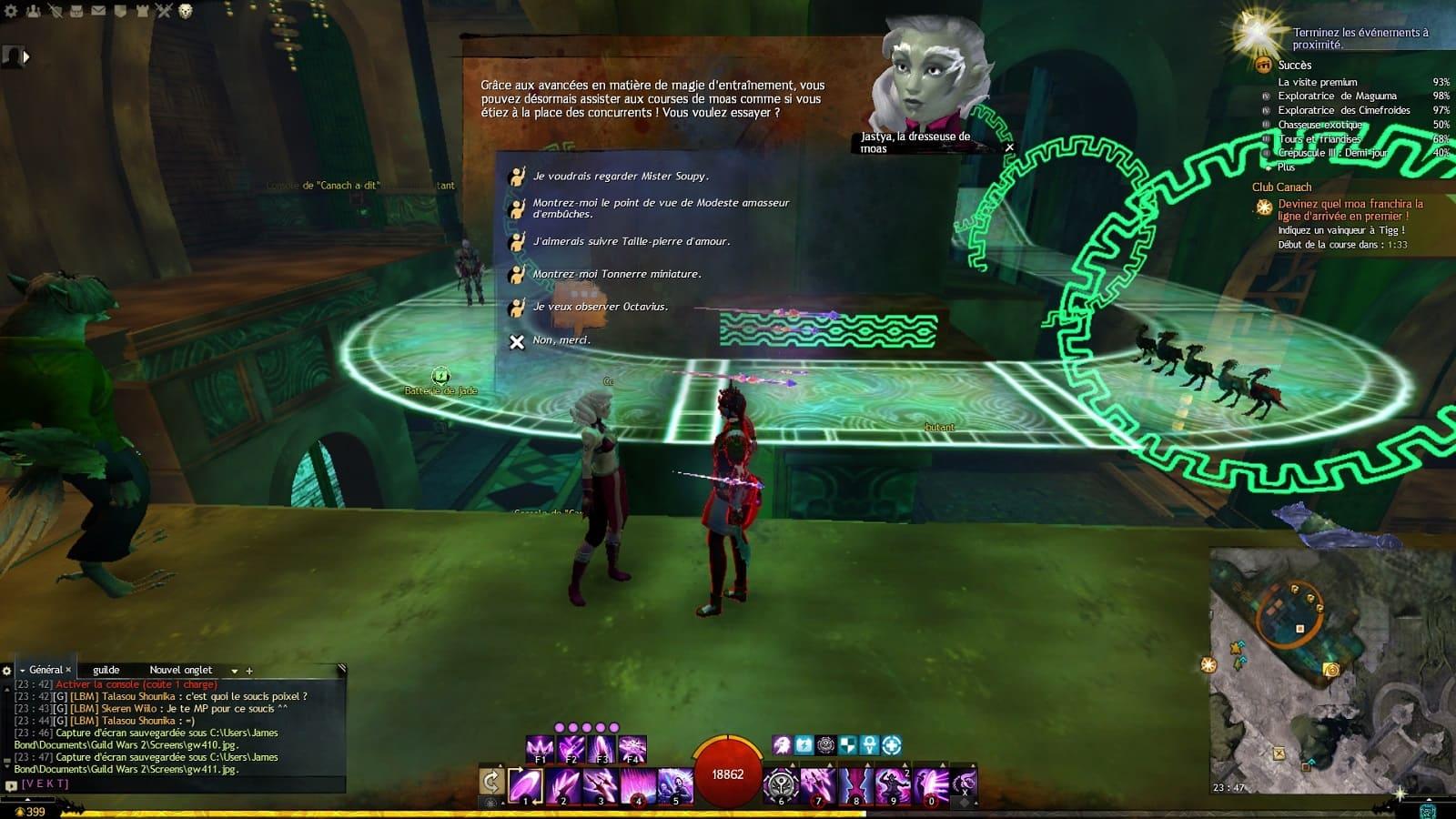Choose the Tonnerre miniature reply
Viewport: 1456px width, 819px height.
pos(616,274)
